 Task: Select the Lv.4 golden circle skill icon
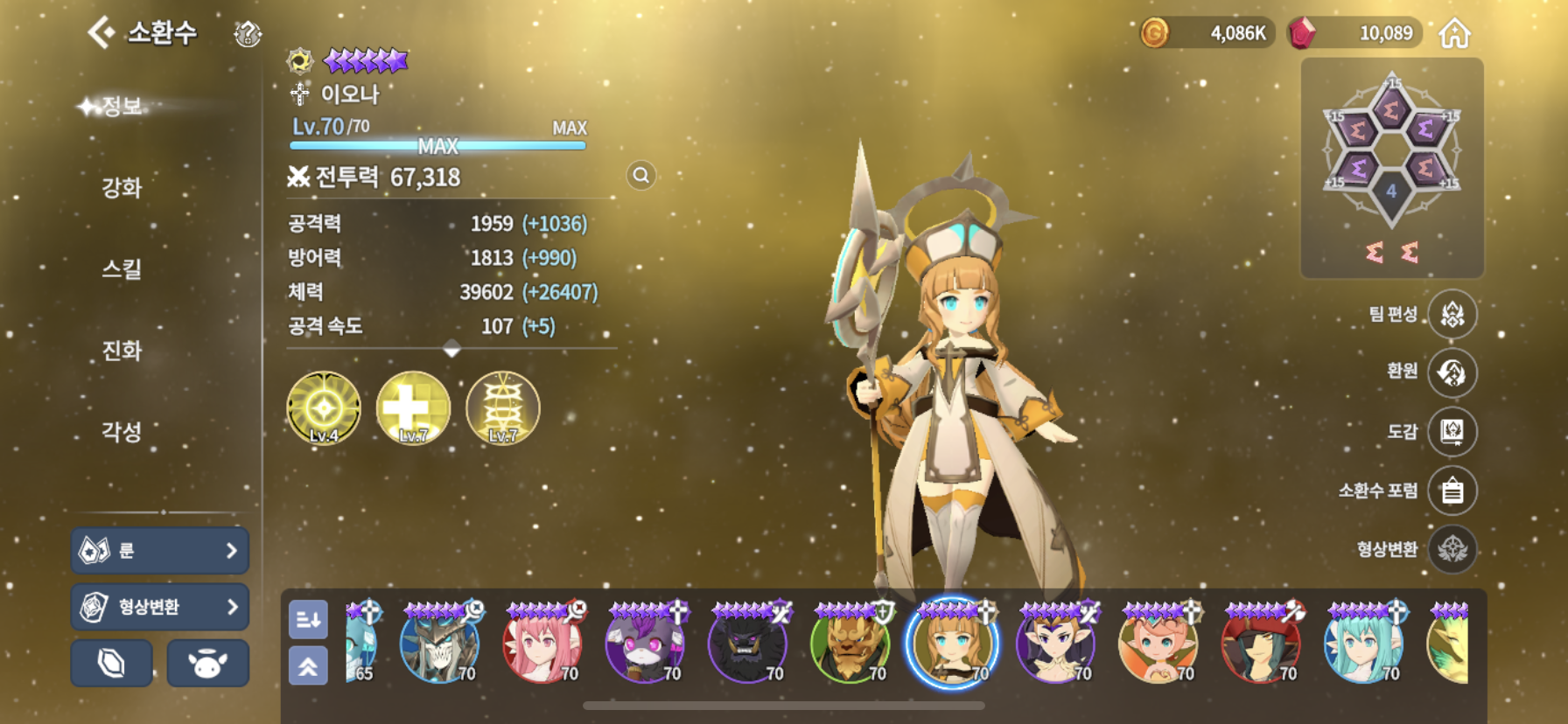(324, 408)
